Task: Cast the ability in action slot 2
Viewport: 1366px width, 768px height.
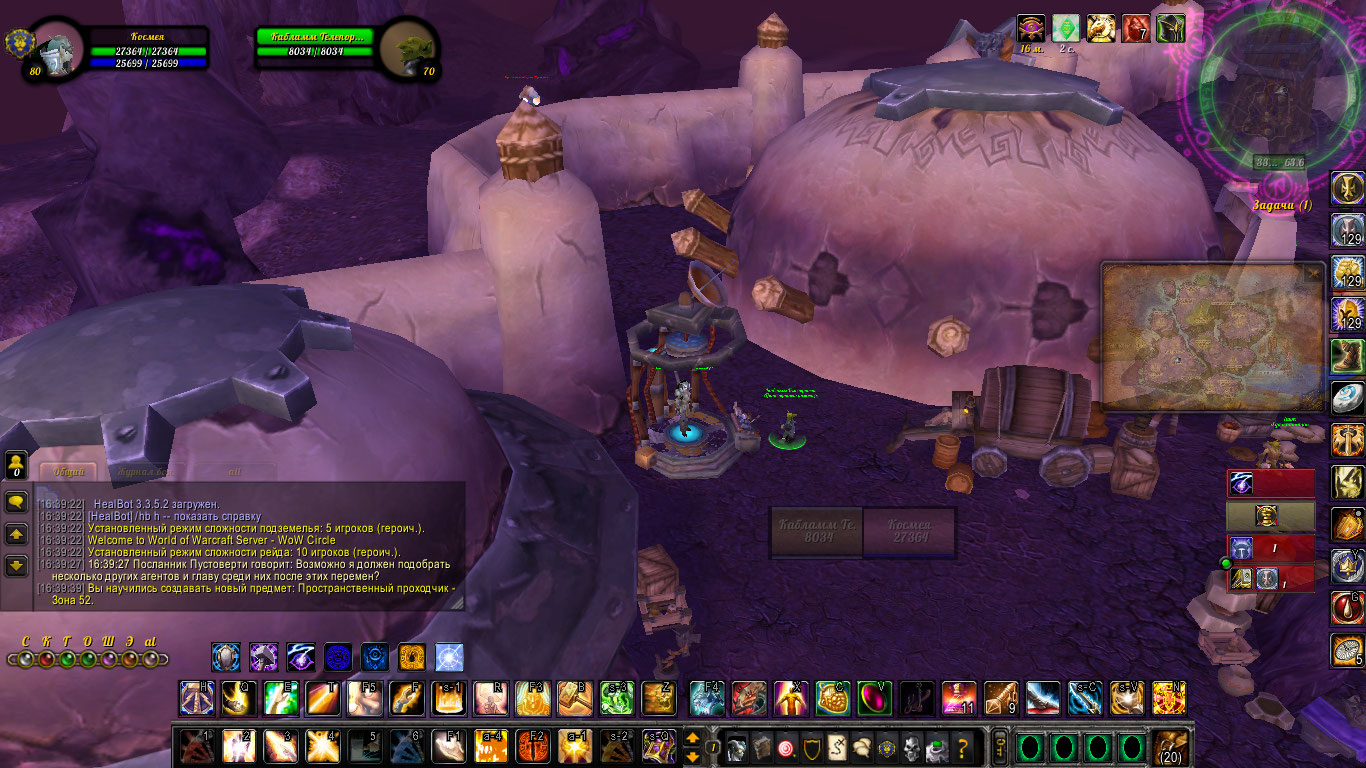Action: click(x=238, y=747)
